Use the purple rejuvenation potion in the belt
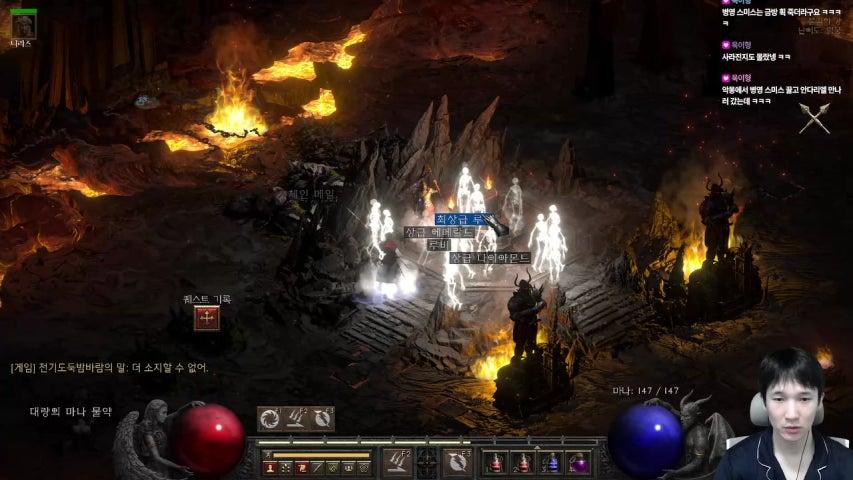 [578, 462]
